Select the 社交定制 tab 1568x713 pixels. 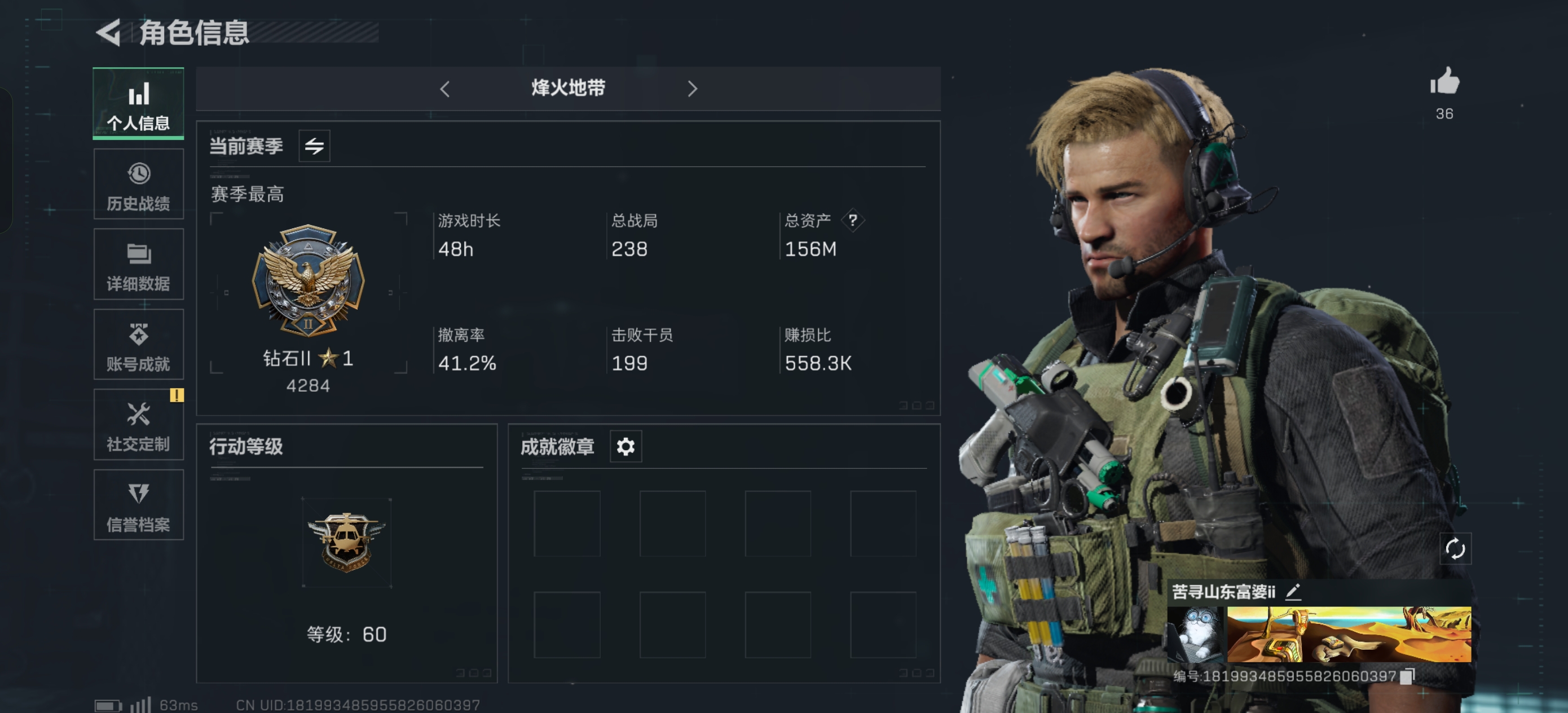(138, 425)
